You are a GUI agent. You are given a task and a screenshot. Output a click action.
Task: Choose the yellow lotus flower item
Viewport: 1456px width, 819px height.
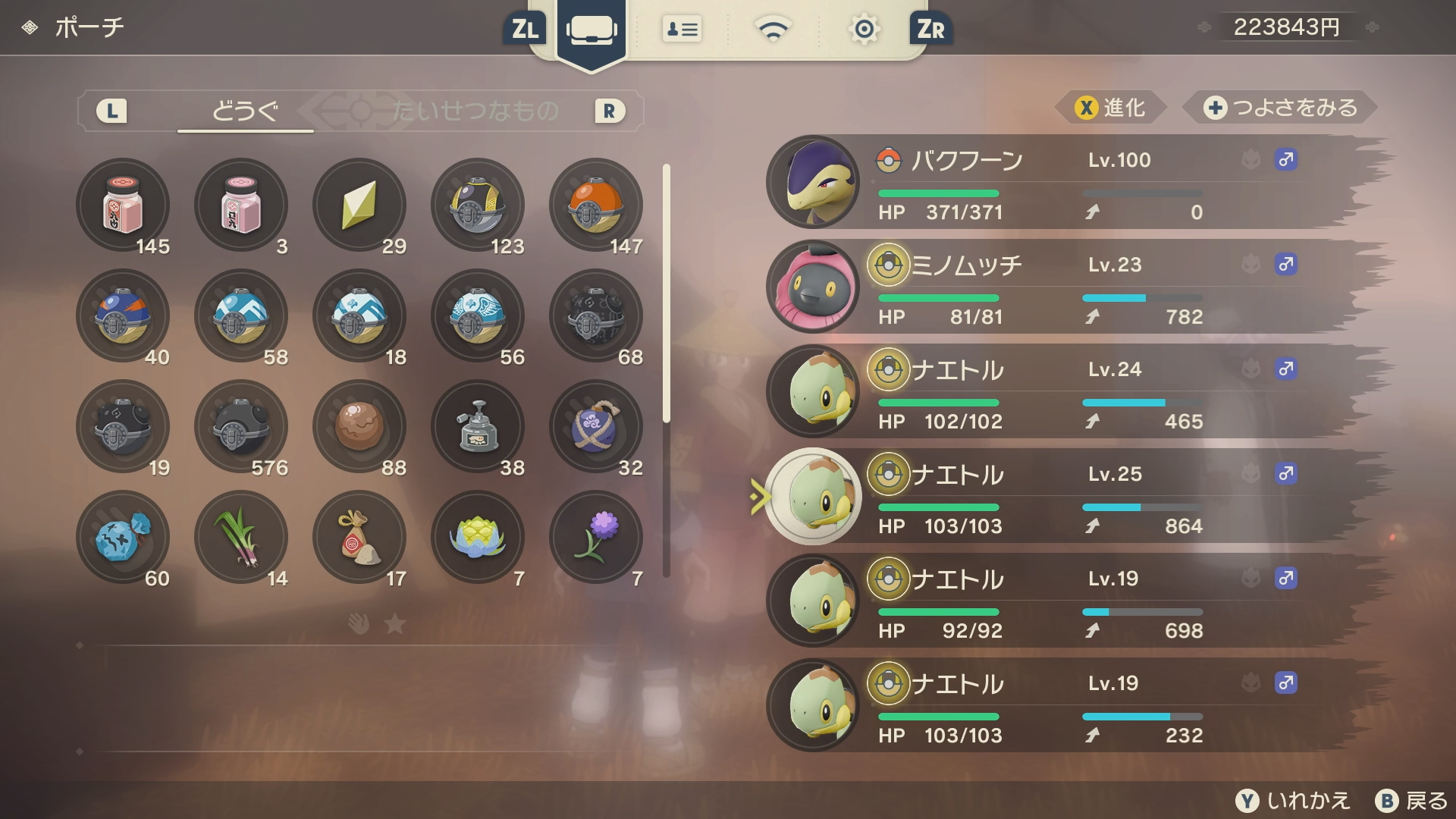(x=478, y=537)
